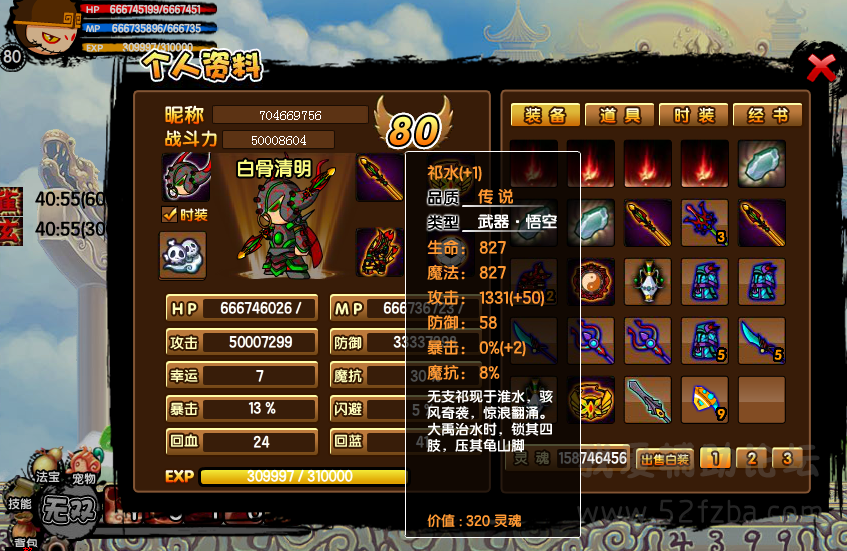Click the equipped red armor slot
Viewport: 847px width, 551px height.
point(381,252)
